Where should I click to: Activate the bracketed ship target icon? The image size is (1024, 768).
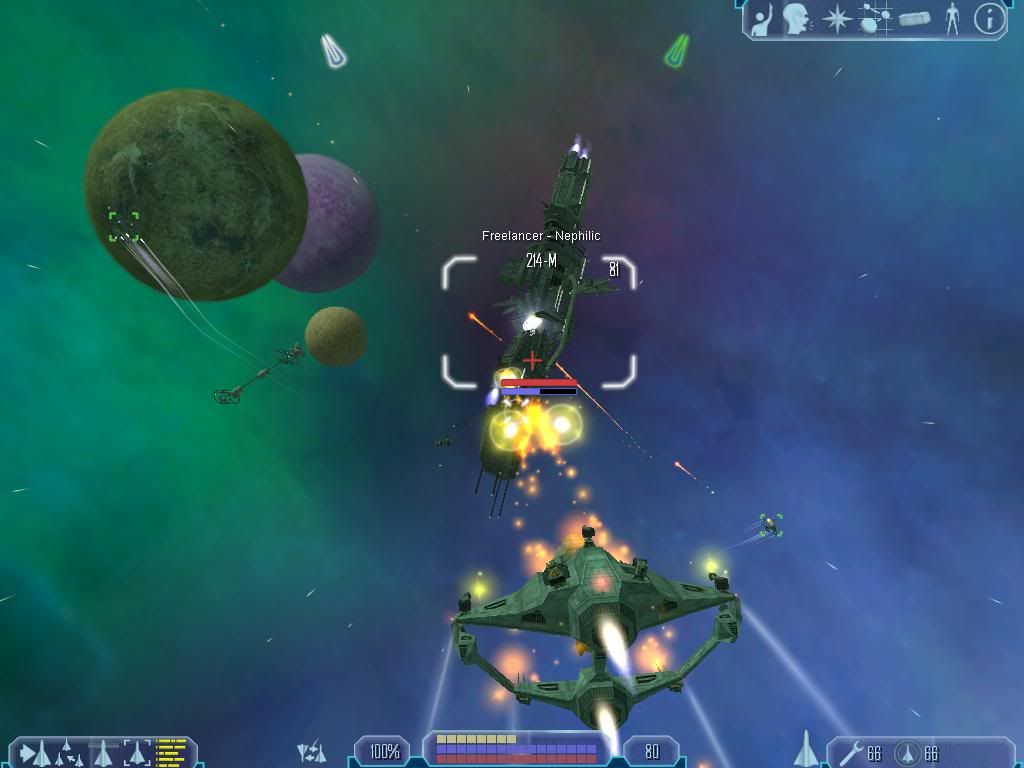pyautogui.click(x=137, y=751)
